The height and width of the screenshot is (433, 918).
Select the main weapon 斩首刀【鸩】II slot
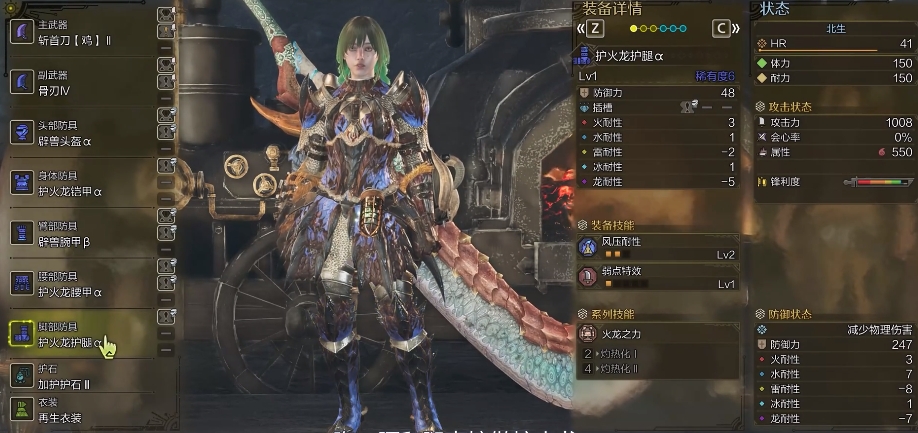[x=80, y=34]
